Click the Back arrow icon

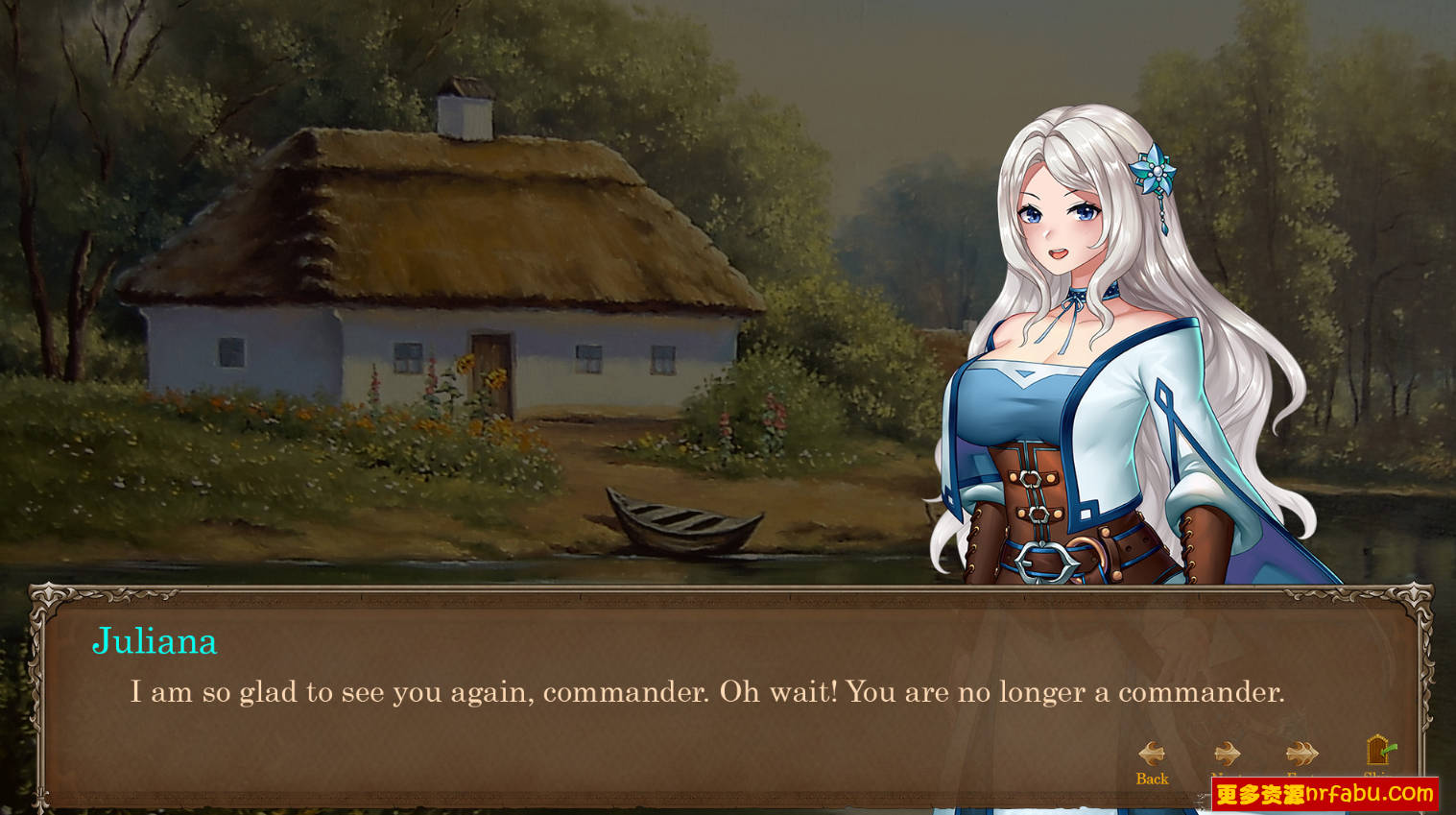coord(1151,752)
